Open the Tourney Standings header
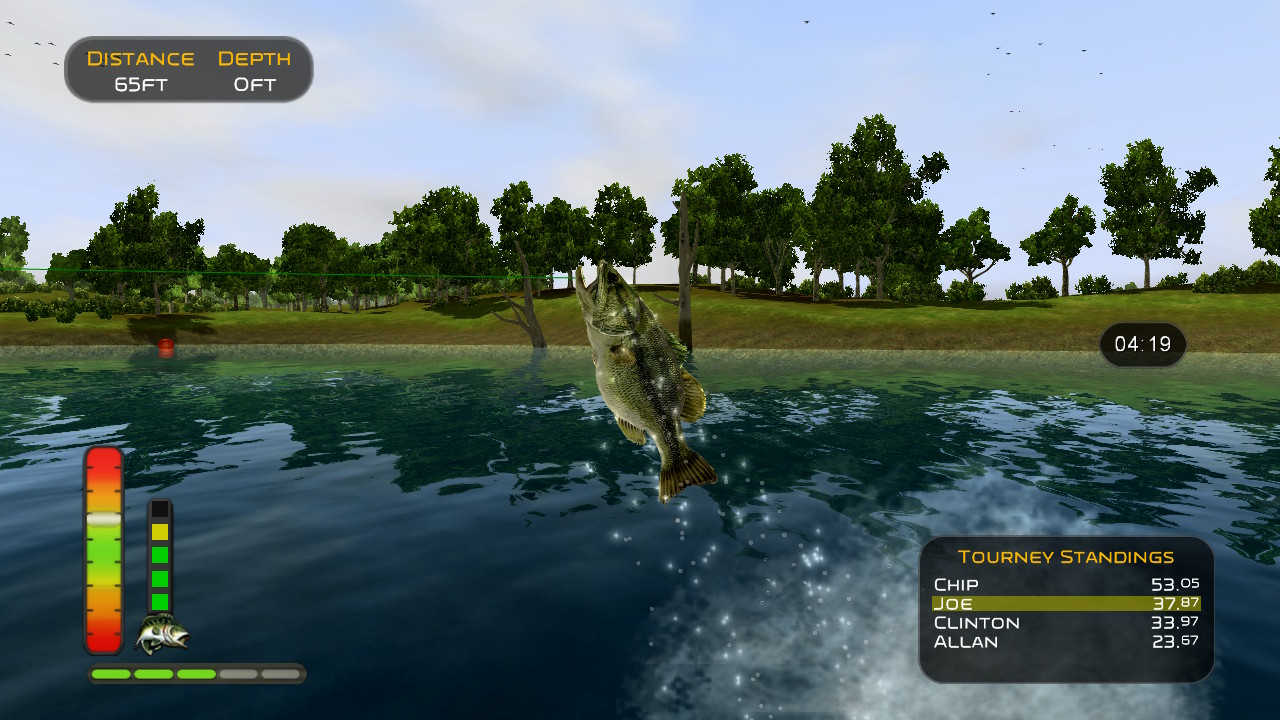 tap(1067, 556)
